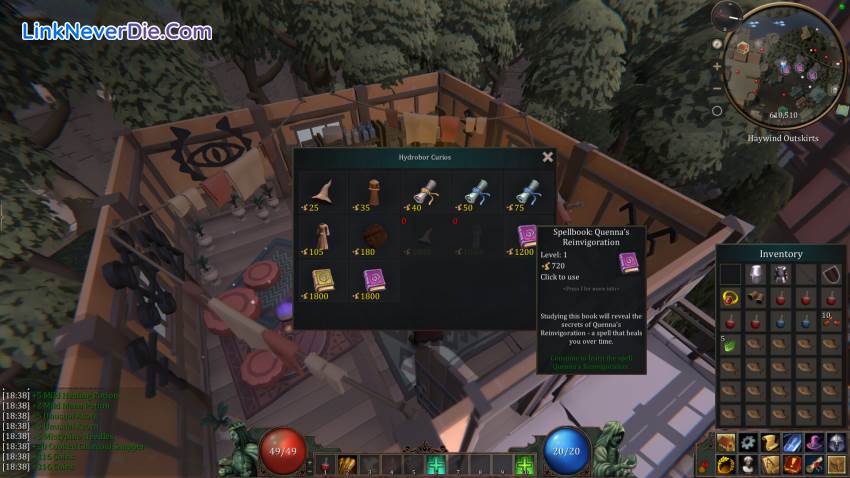Click the minimap compass button
Image resolution: width=850 pixels, height=478 pixels.
tap(717, 43)
